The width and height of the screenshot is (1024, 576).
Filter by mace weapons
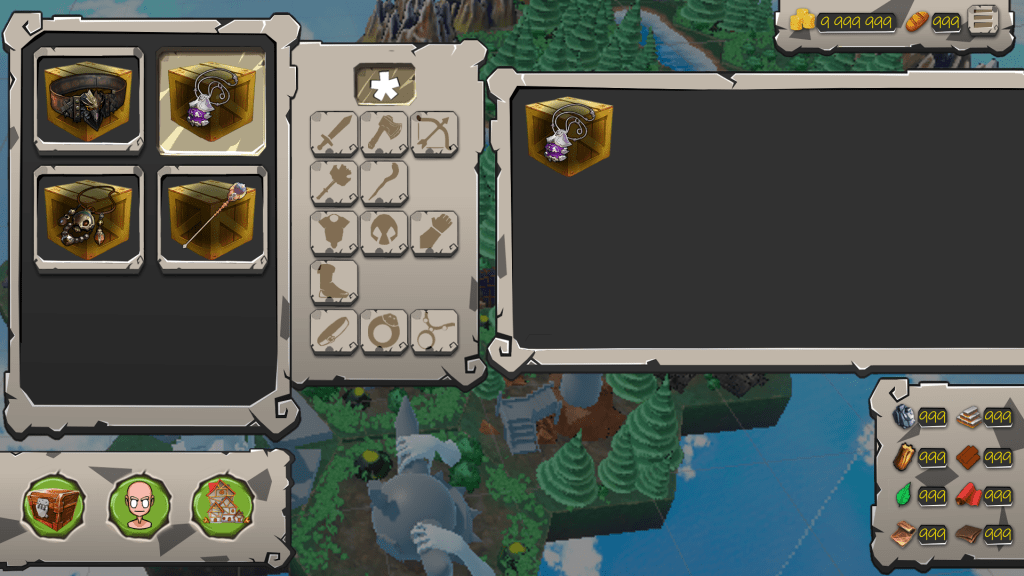(334, 183)
